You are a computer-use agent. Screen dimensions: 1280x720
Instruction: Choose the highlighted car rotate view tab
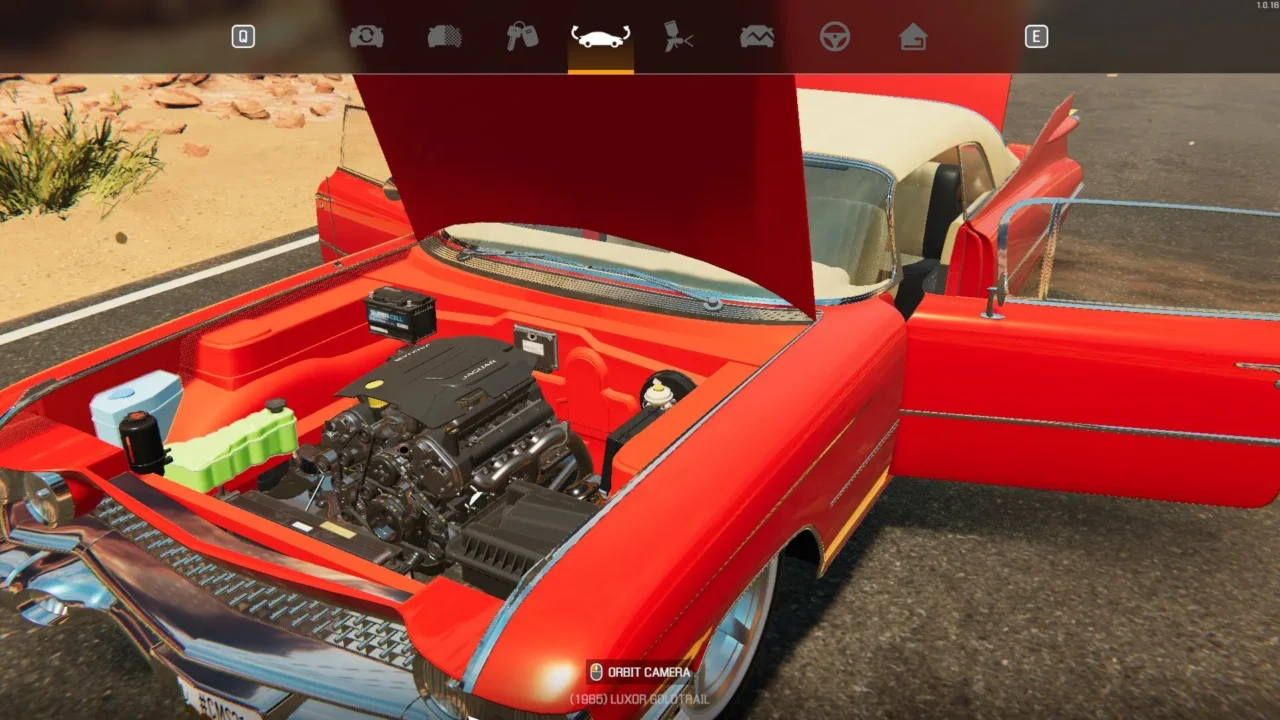[x=600, y=37]
